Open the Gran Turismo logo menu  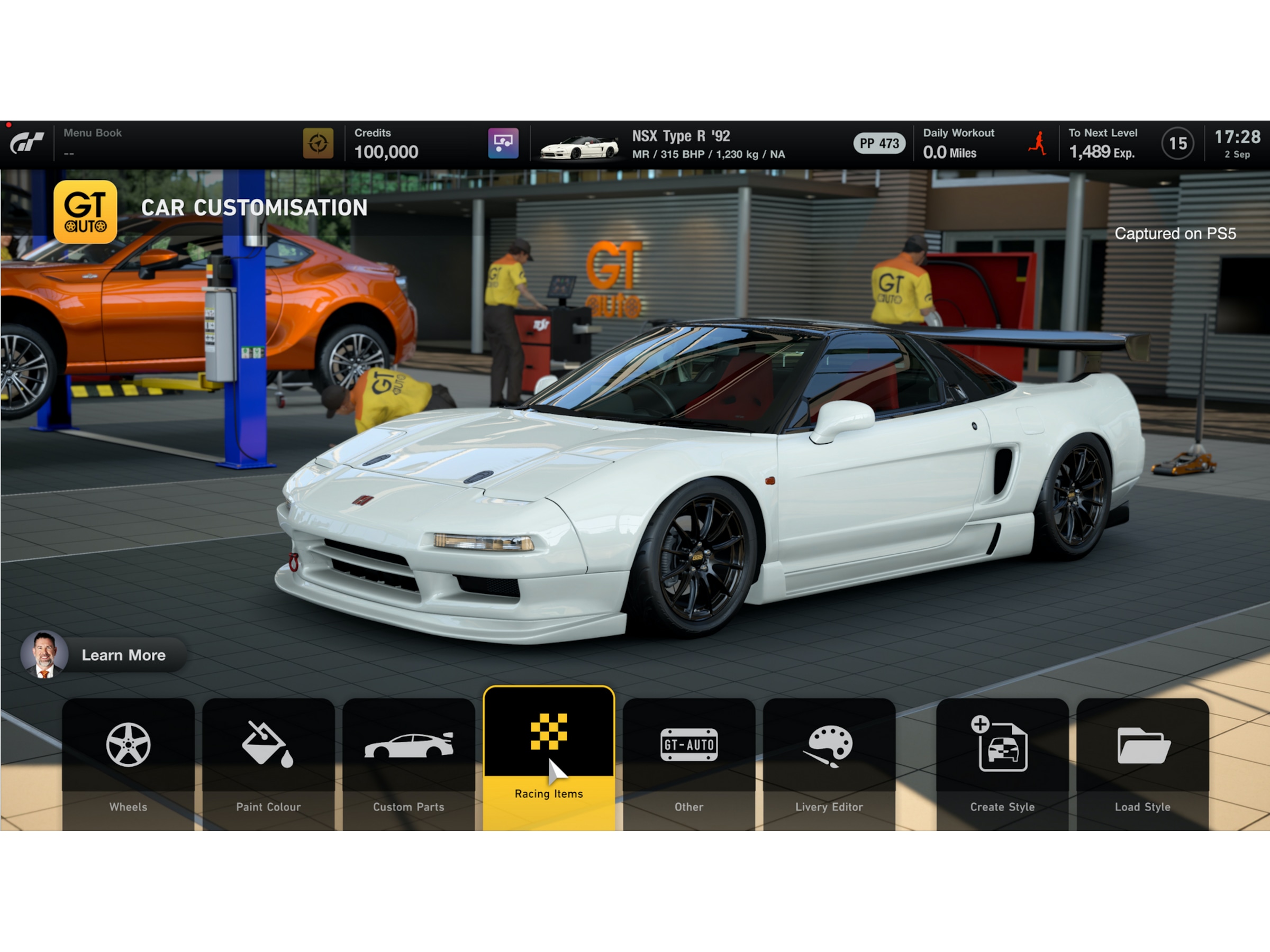[x=27, y=143]
